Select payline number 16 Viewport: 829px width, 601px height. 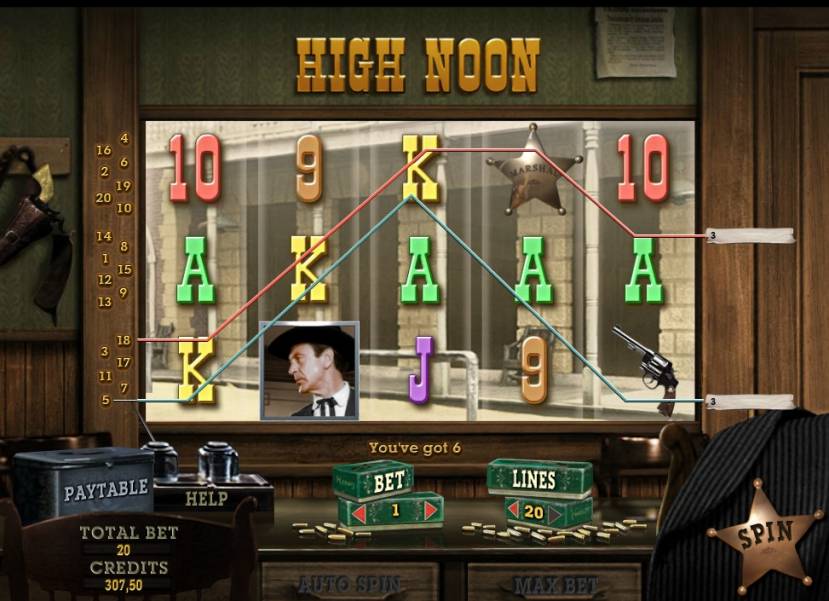click(x=103, y=150)
